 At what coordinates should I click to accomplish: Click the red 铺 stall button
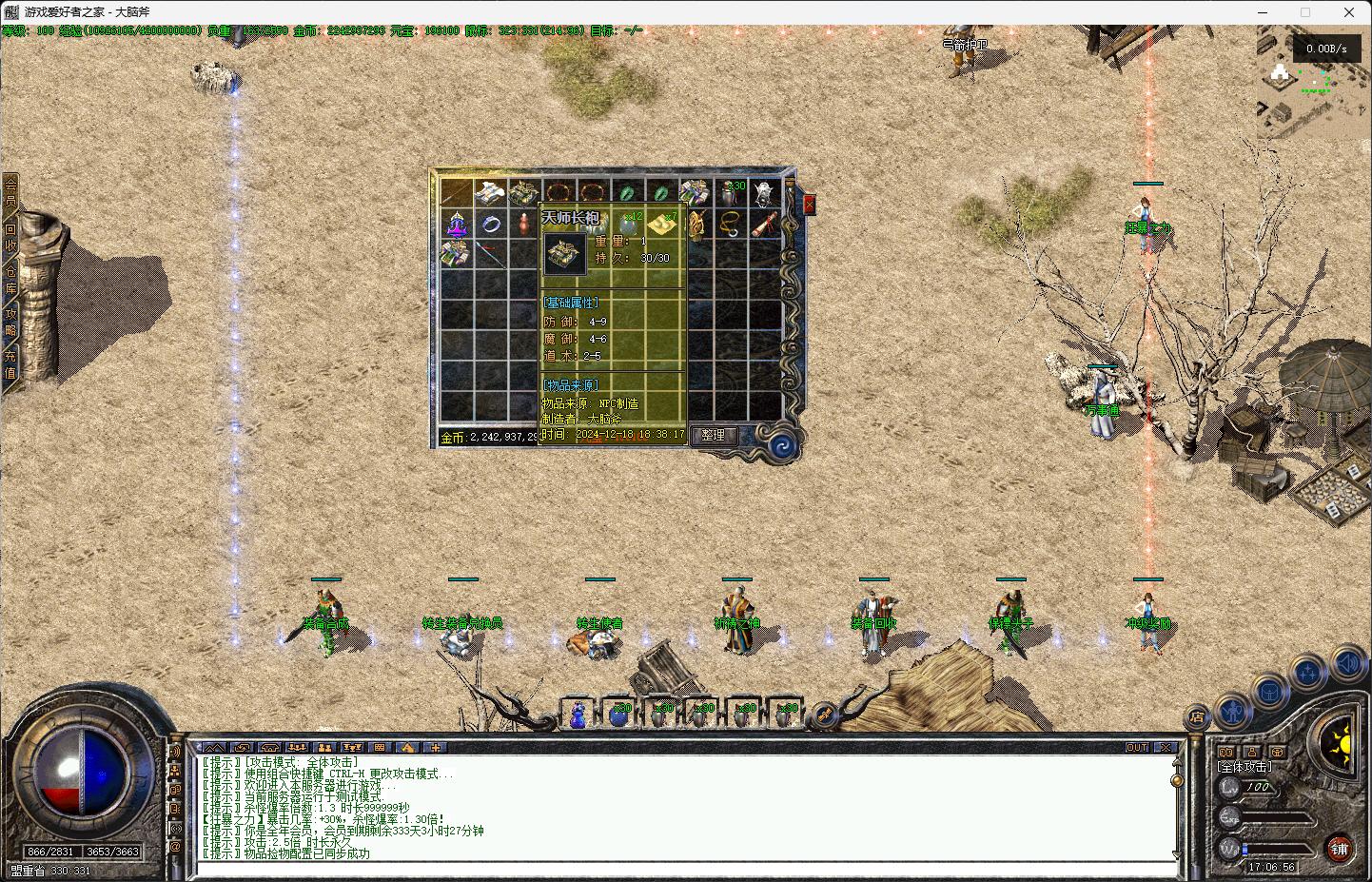[1340, 848]
